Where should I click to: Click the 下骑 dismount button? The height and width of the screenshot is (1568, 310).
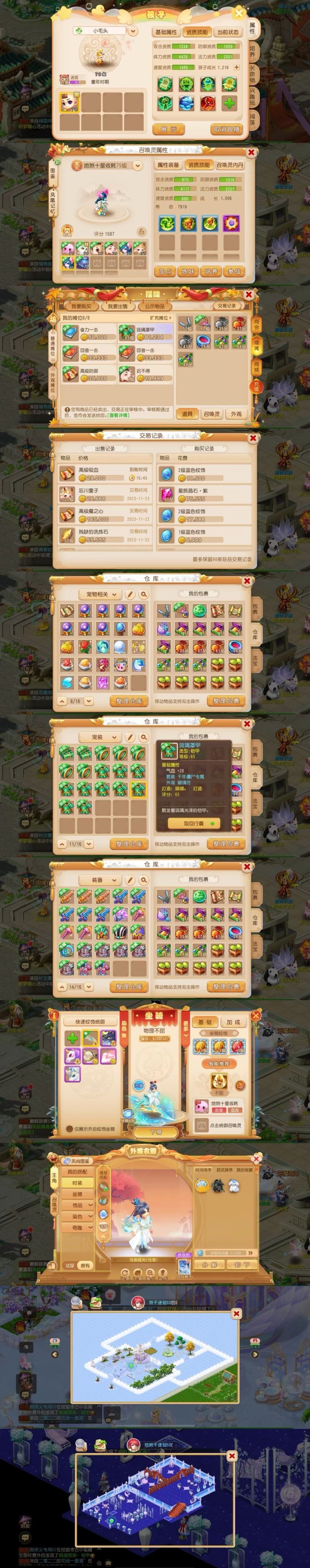tap(155, 1132)
